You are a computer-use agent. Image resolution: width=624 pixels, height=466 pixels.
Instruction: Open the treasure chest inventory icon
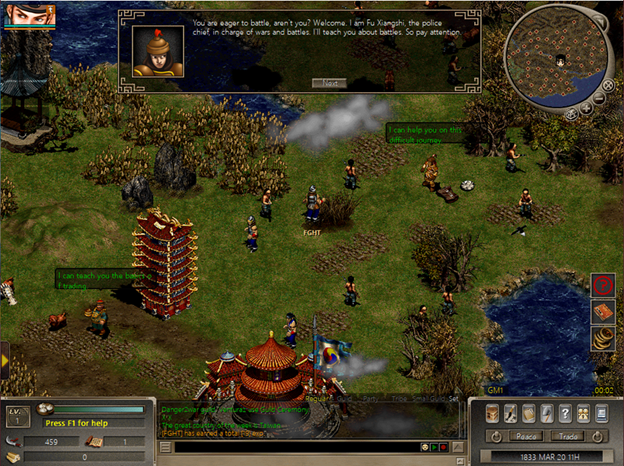492,413
